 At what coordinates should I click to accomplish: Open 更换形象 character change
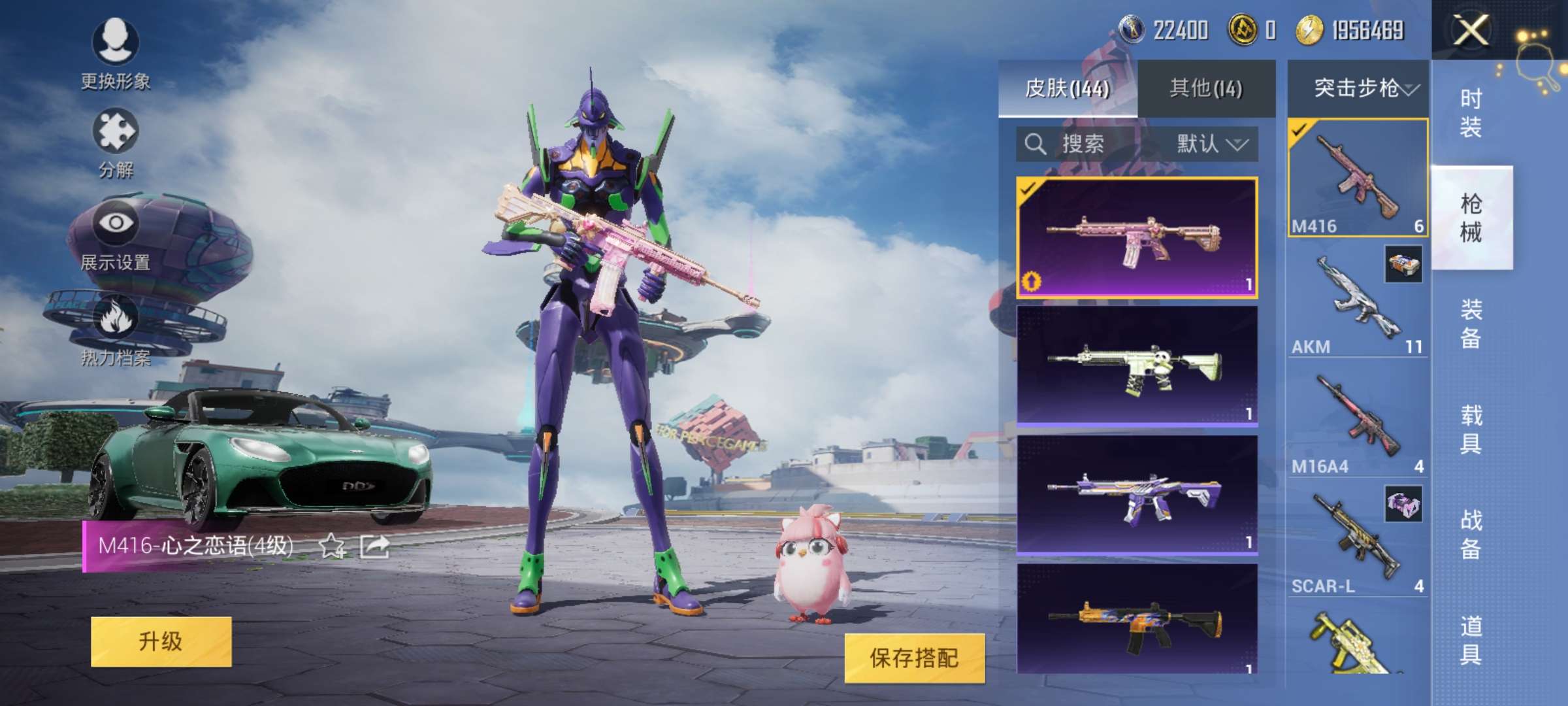point(116,54)
